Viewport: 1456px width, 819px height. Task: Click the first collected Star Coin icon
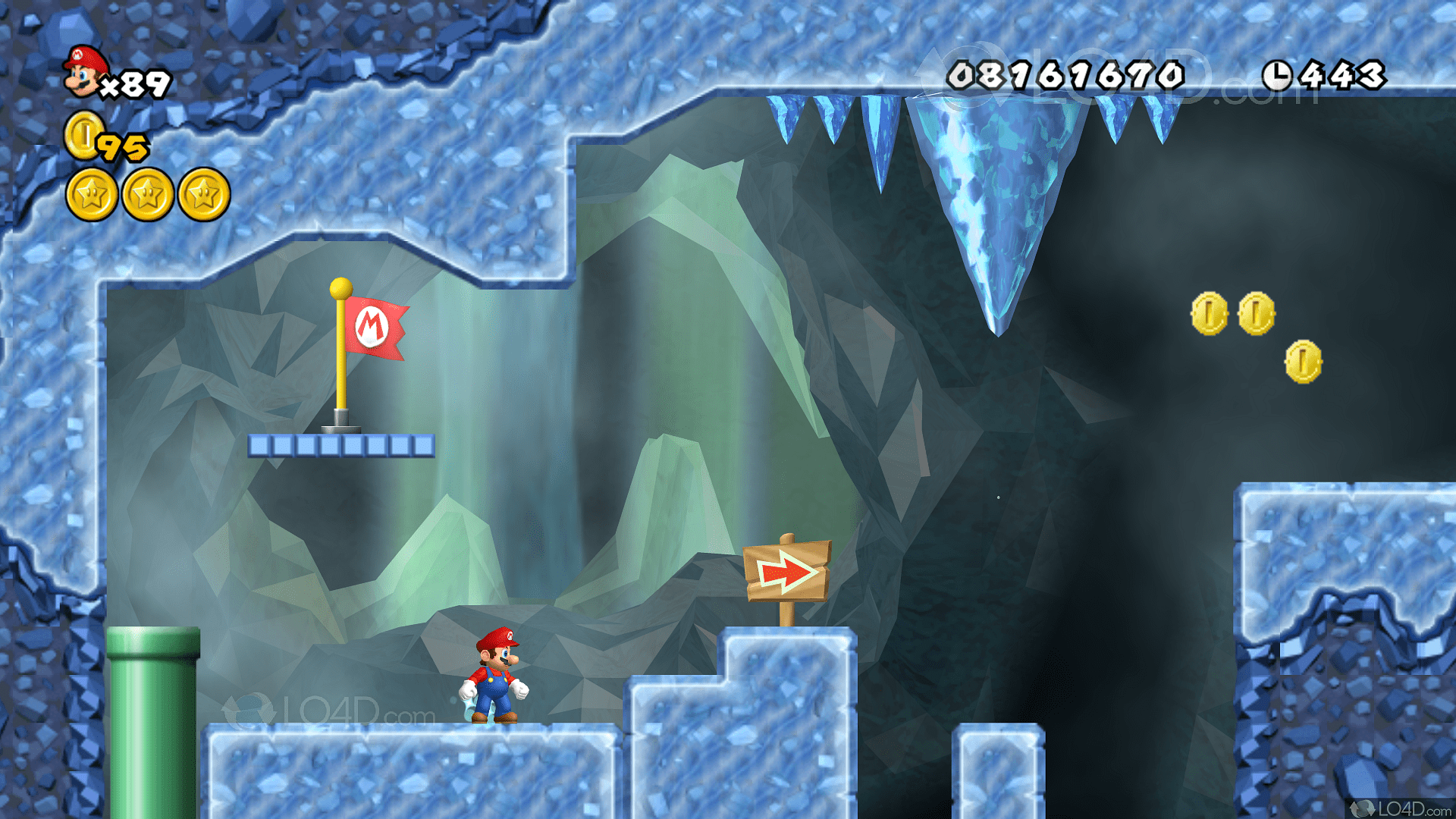coord(92,195)
